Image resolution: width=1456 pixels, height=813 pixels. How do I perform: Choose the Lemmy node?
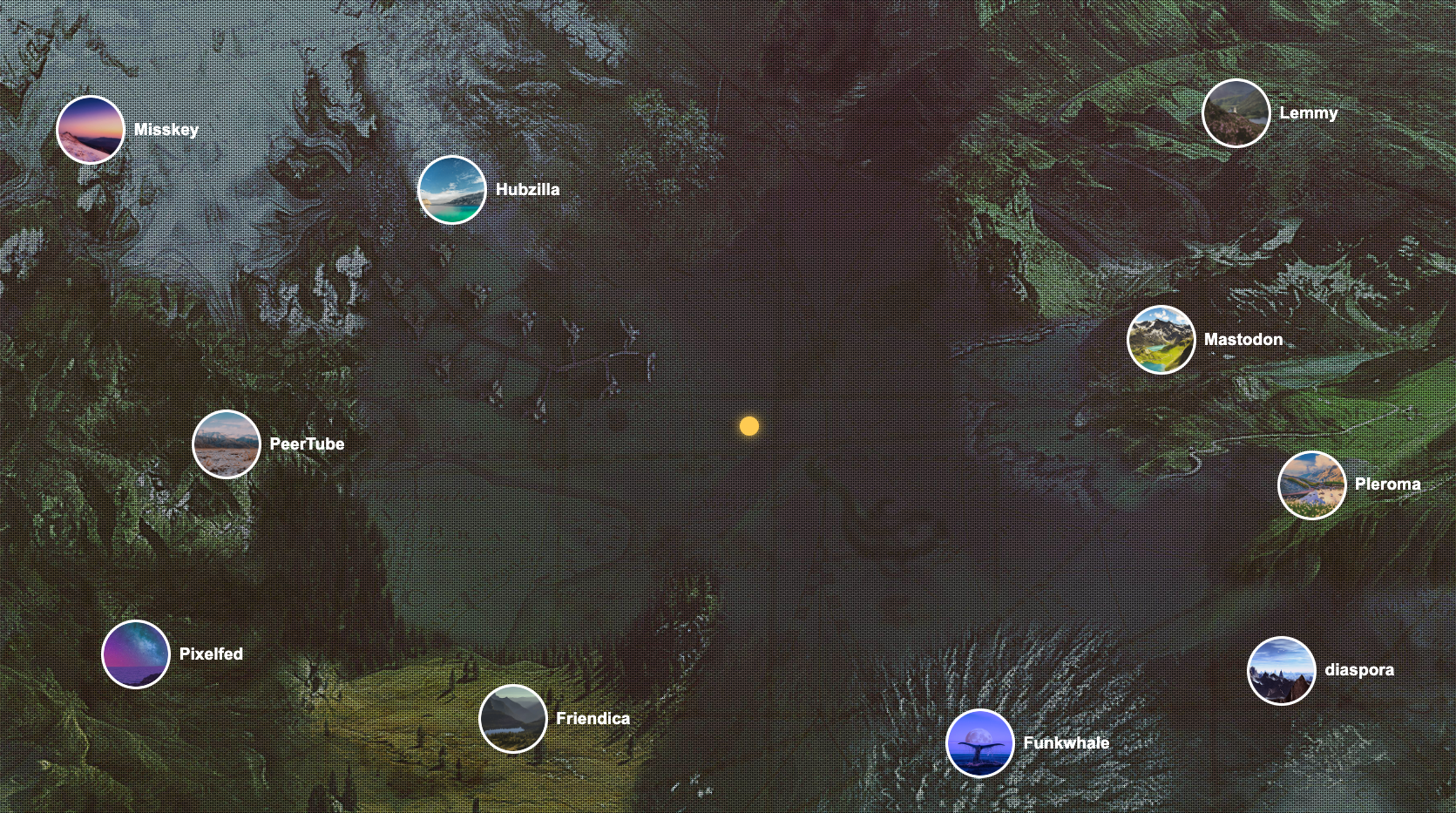click(1236, 113)
